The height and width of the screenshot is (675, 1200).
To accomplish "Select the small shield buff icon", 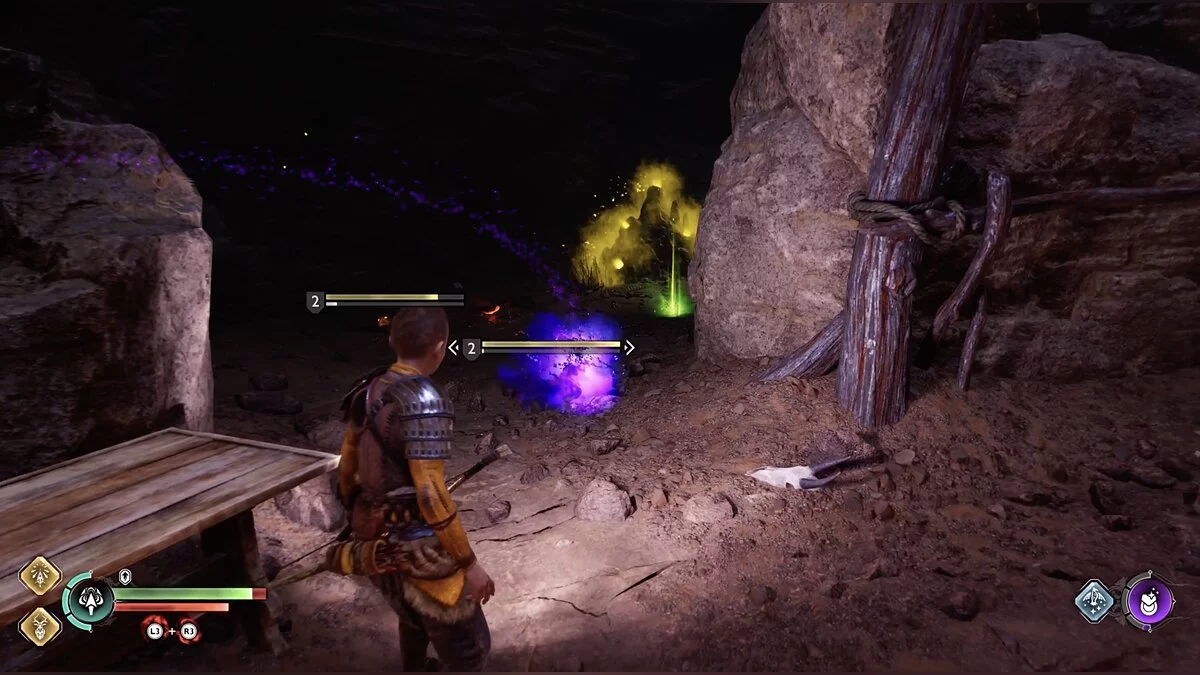I will click(125, 577).
